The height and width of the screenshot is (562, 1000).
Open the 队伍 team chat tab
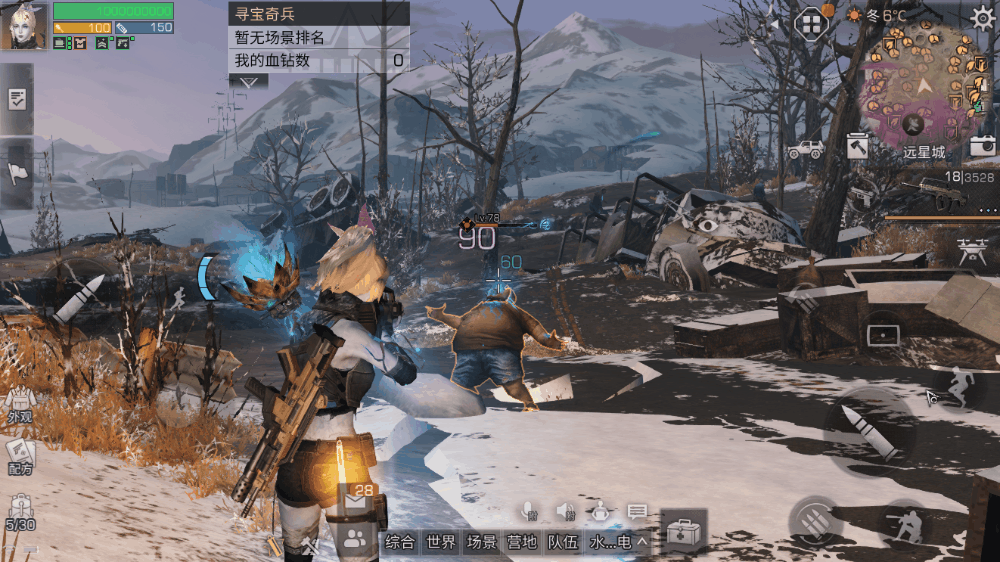click(x=563, y=542)
